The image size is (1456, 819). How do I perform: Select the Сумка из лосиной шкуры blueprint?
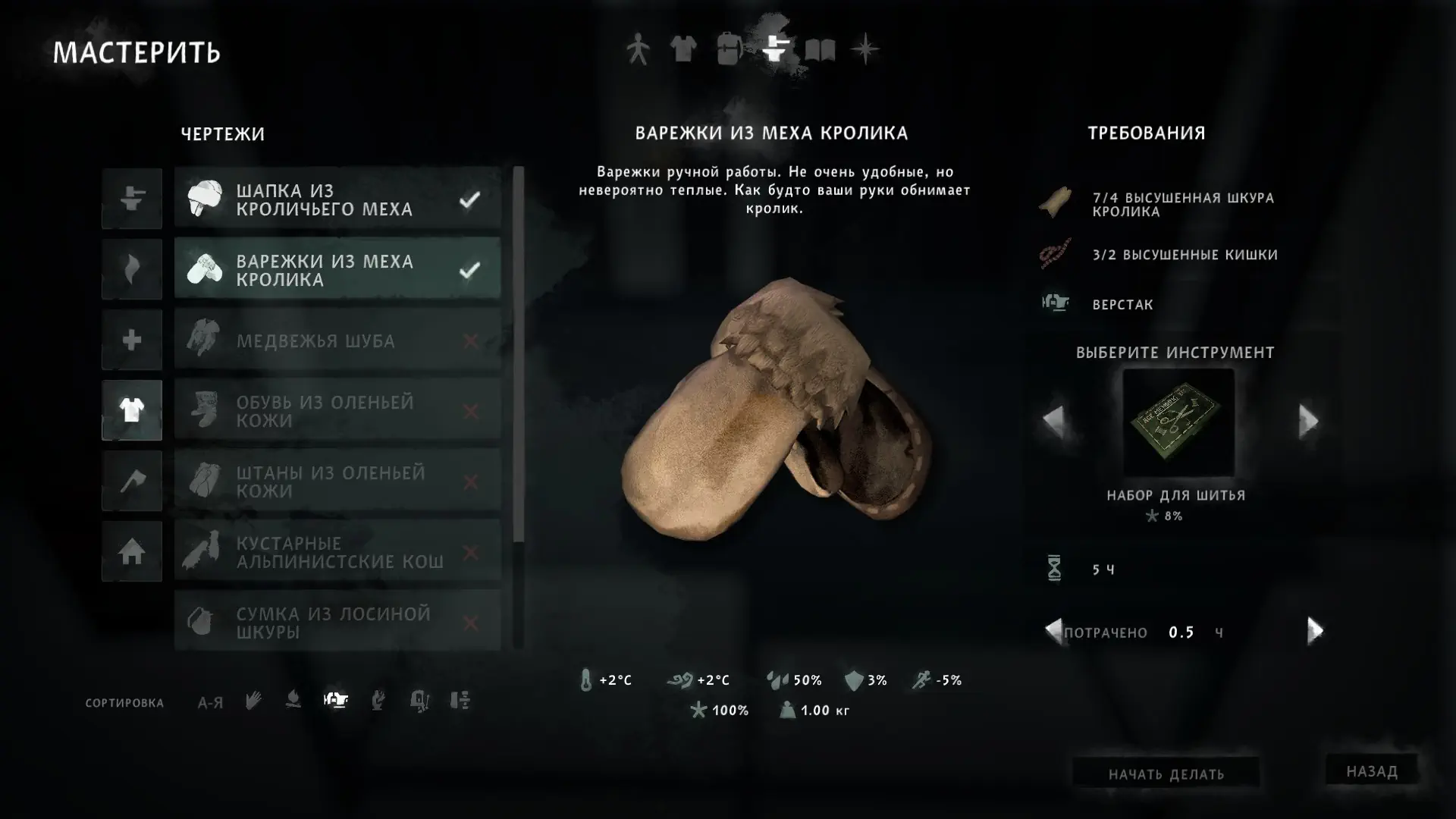click(x=337, y=623)
